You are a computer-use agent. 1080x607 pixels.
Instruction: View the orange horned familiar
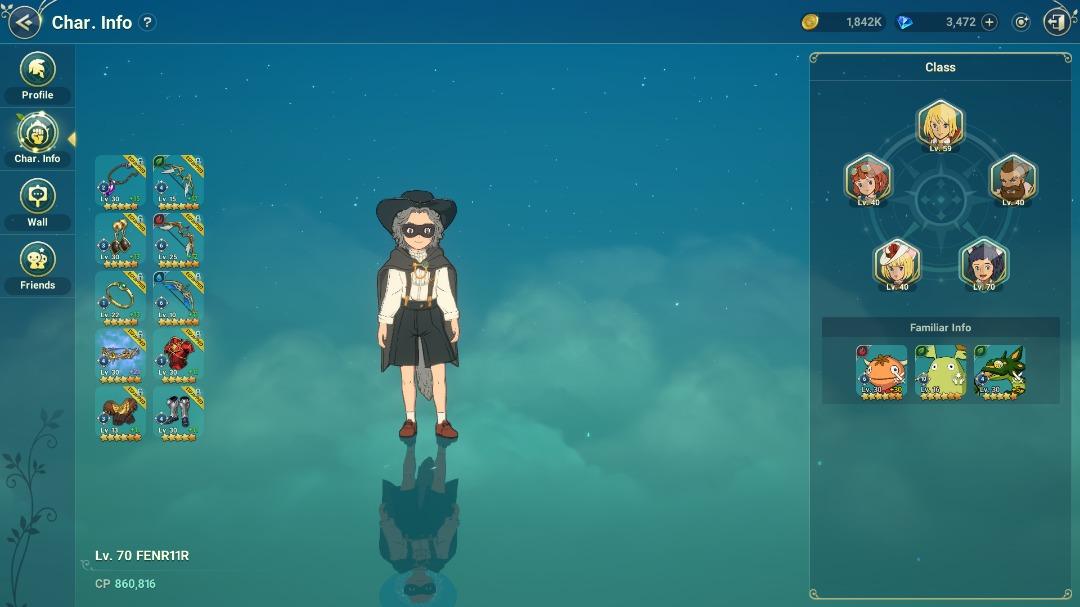click(882, 372)
